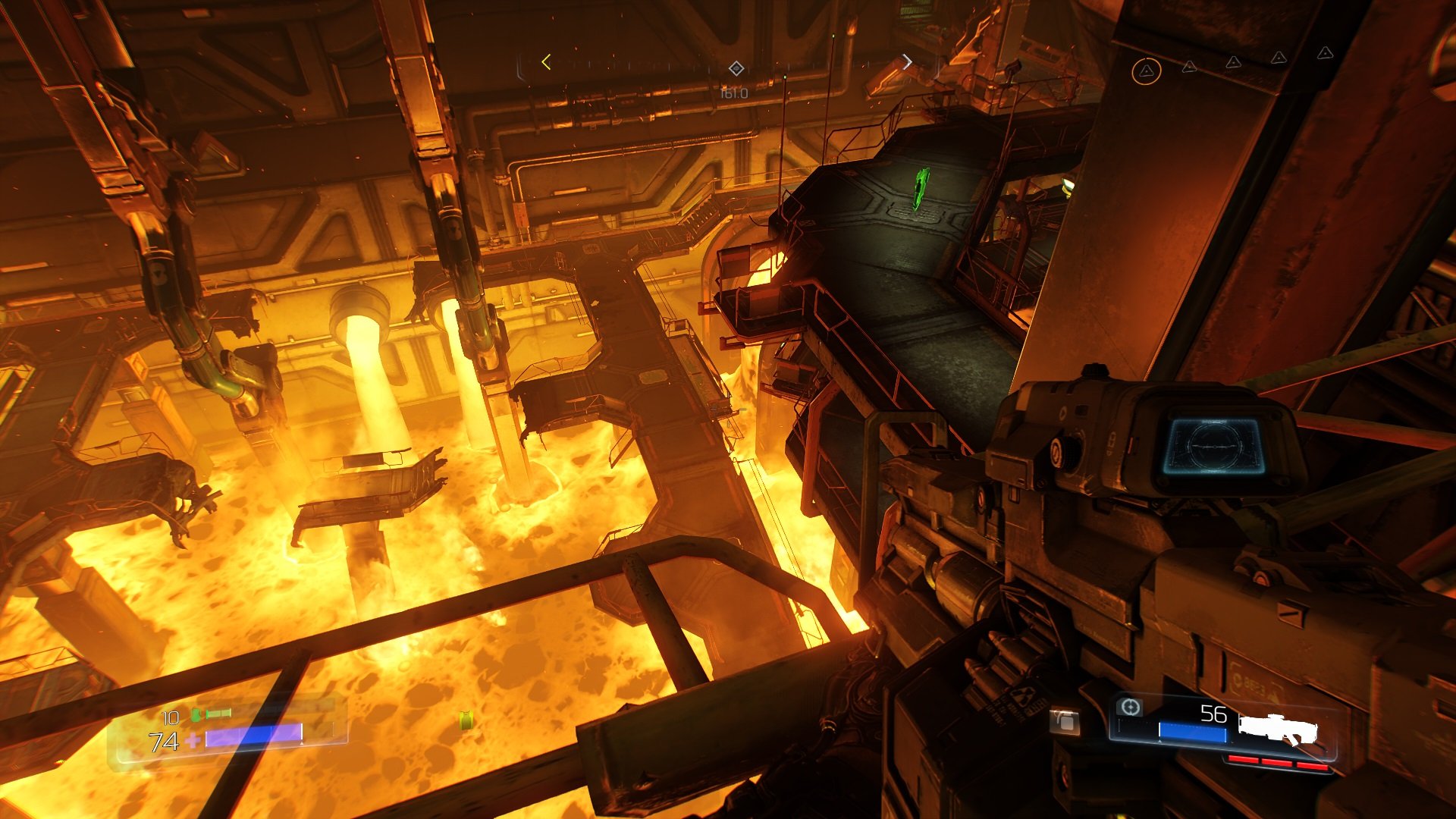The image size is (1456, 819).
Task: Select the weapon mod scope icon
Action: click(1130, 708)
